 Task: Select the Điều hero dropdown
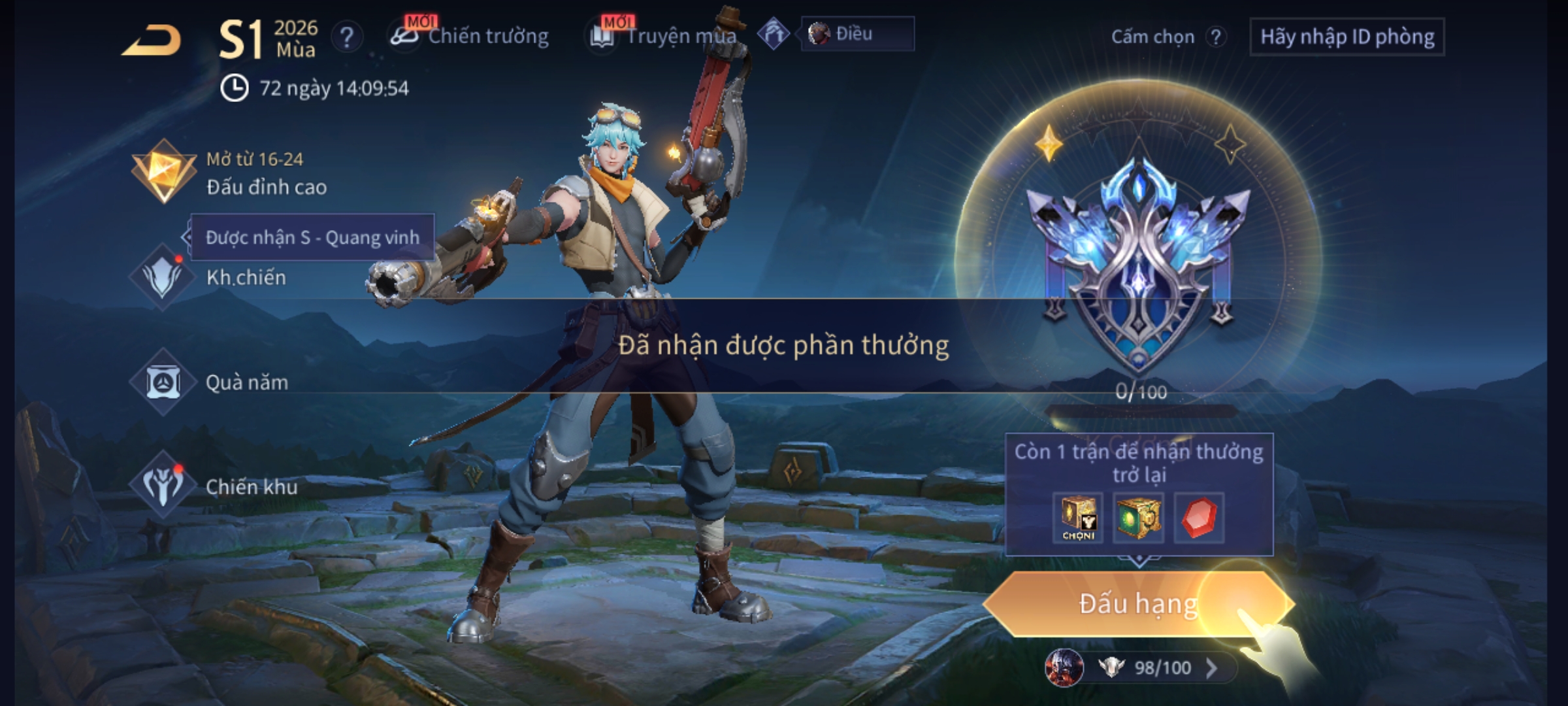pos(857,34)
